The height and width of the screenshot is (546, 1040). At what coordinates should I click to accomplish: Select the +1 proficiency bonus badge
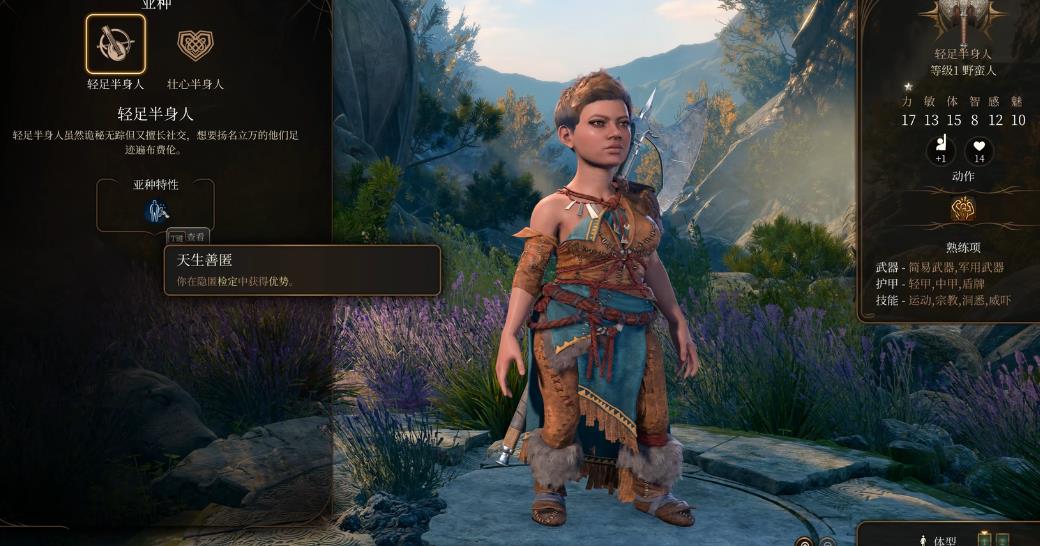click(x=940, y=152)
